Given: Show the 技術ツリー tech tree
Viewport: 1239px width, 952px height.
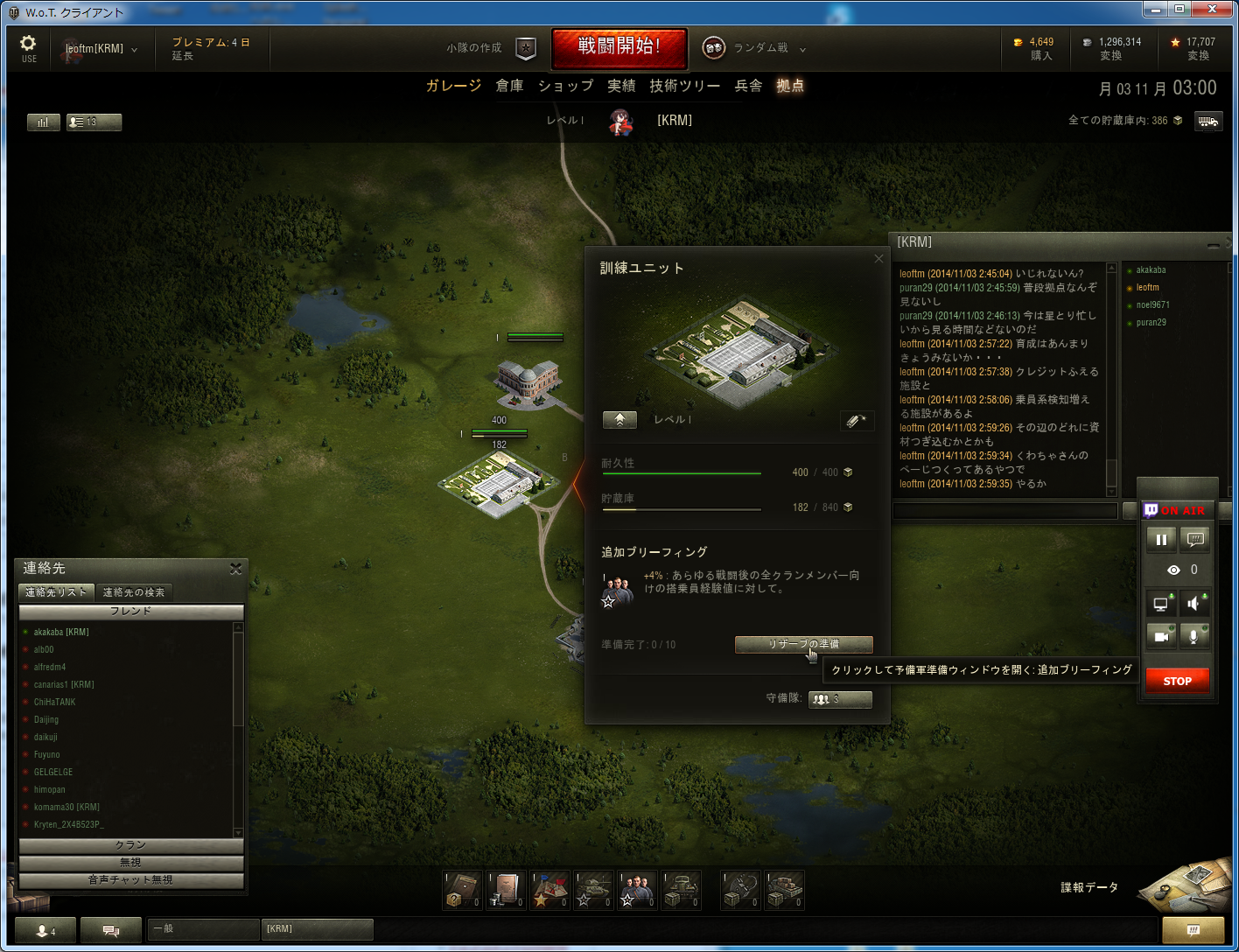Looking at the screenshot, I should click(684, 86).
